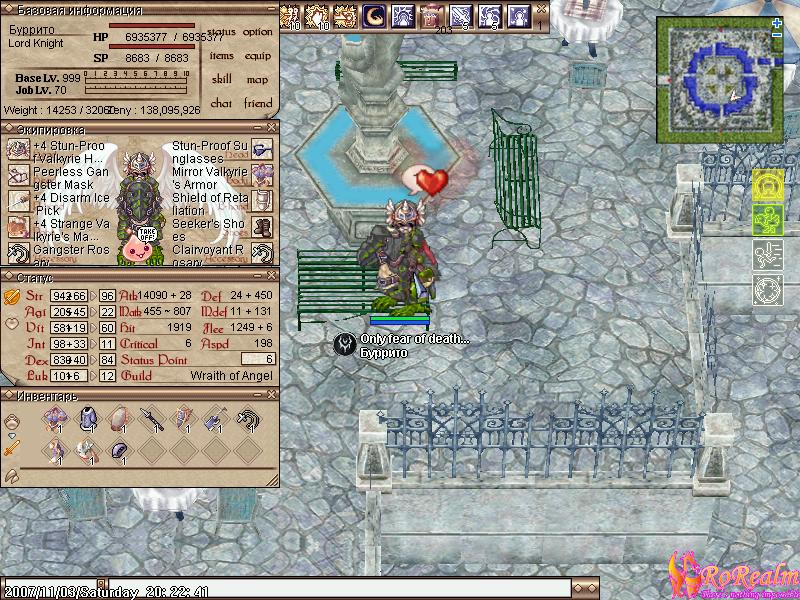Open the friend list

[257, 103]
